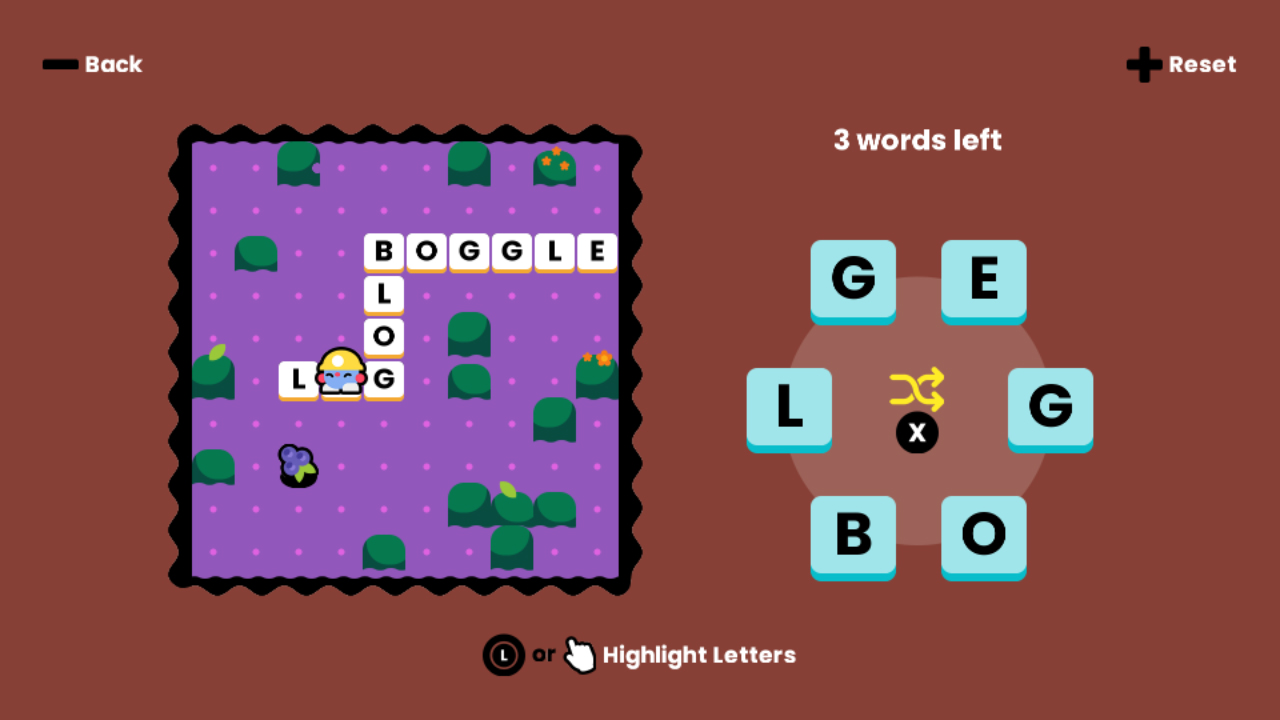This screenshot has width=1280, height=720.
Task: Click the shuffle letters icon
Action: (x=917, y=391)
